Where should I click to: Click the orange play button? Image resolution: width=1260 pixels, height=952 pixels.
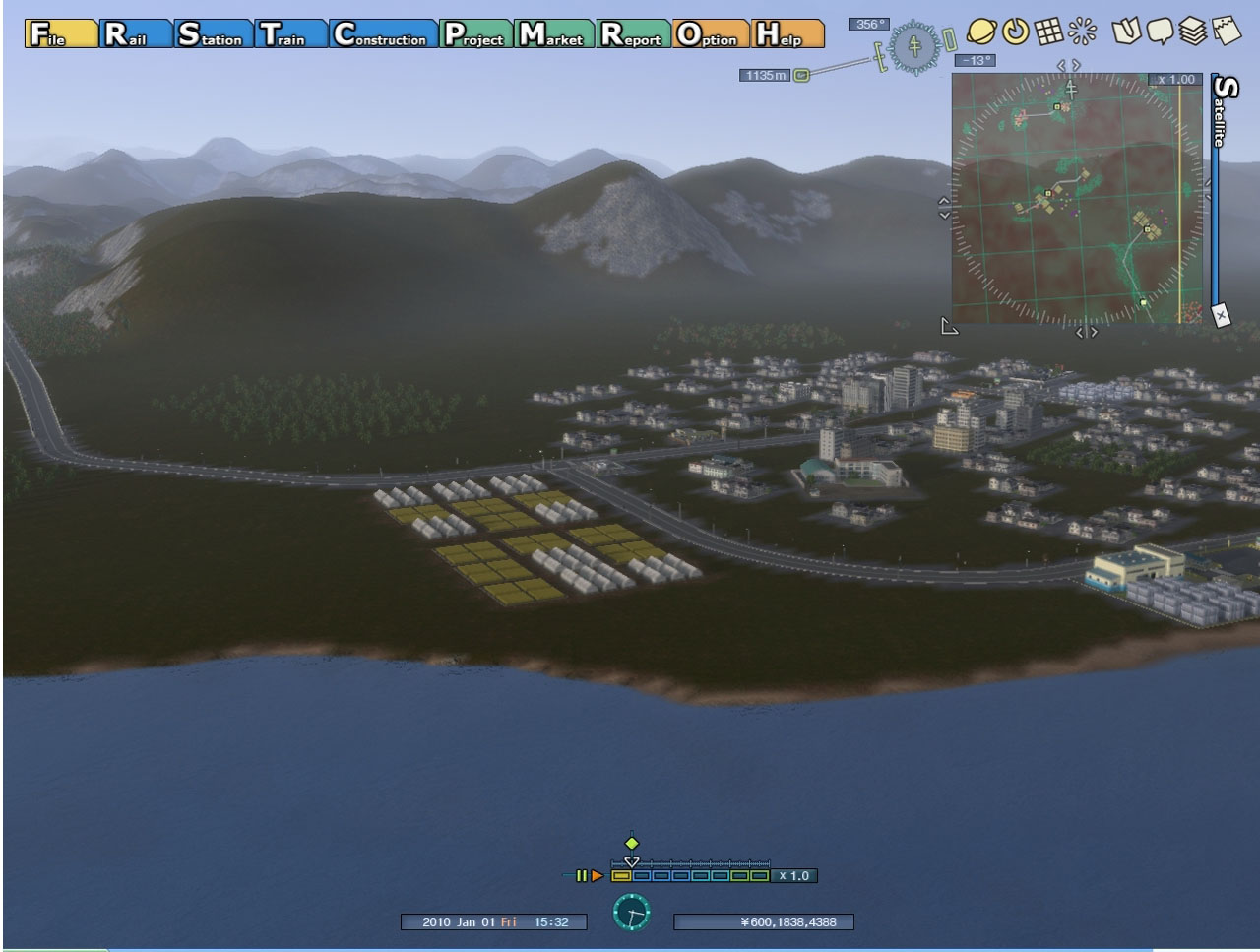pos(597,875)
